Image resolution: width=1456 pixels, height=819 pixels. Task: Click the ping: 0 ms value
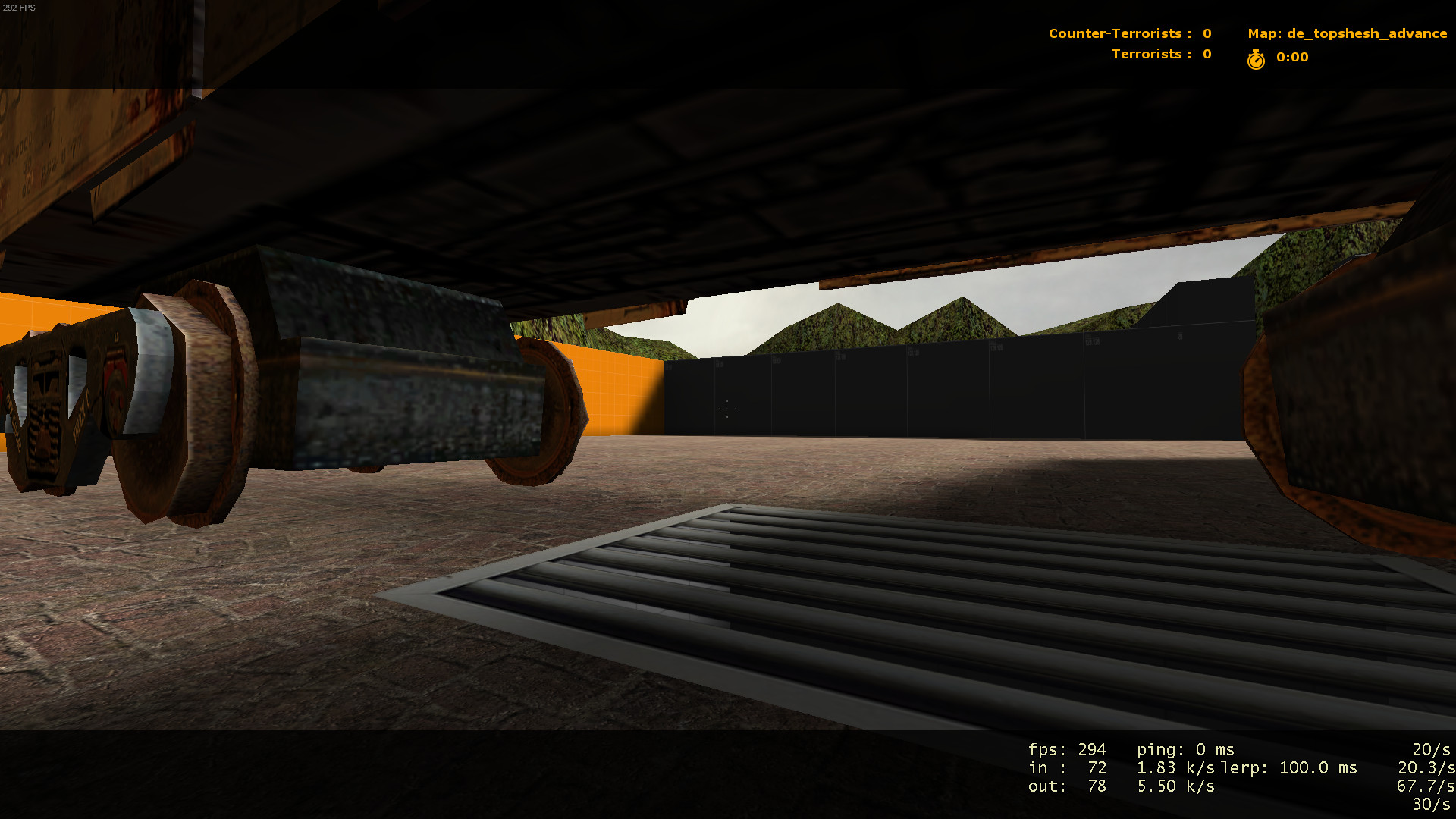[x=1187, y=749]
